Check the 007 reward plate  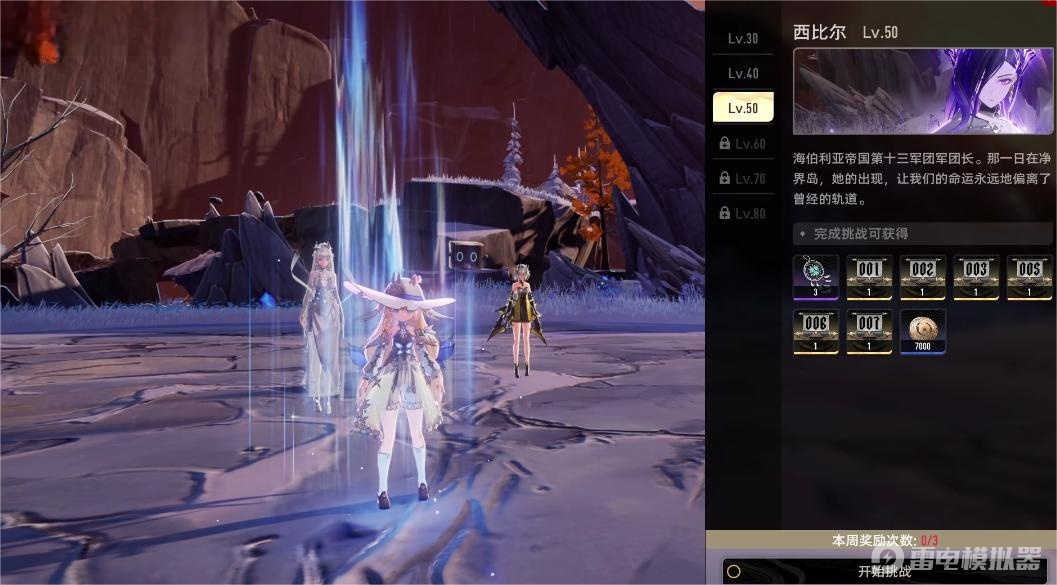(869, 331)
